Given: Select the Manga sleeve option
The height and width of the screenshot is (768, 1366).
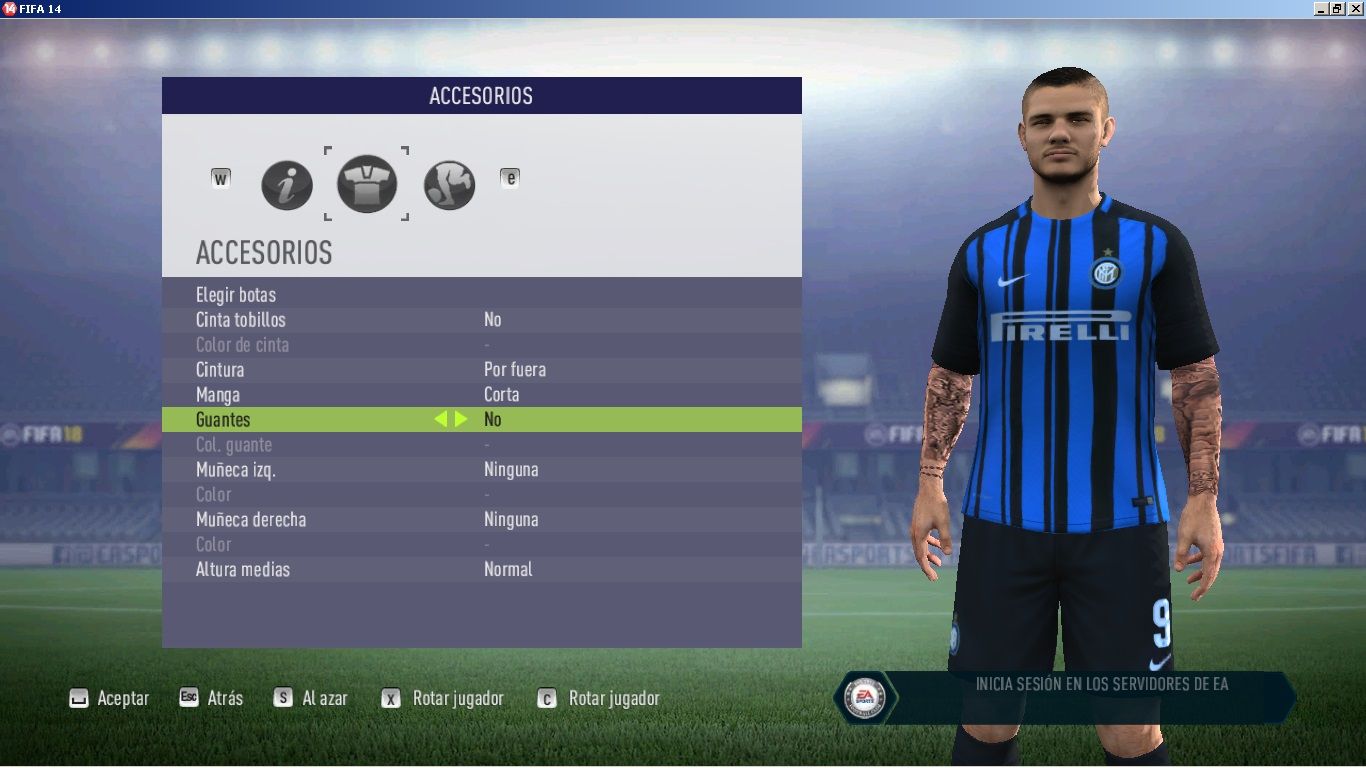Looking at the screenshot, I should click(x=218, y=395).
